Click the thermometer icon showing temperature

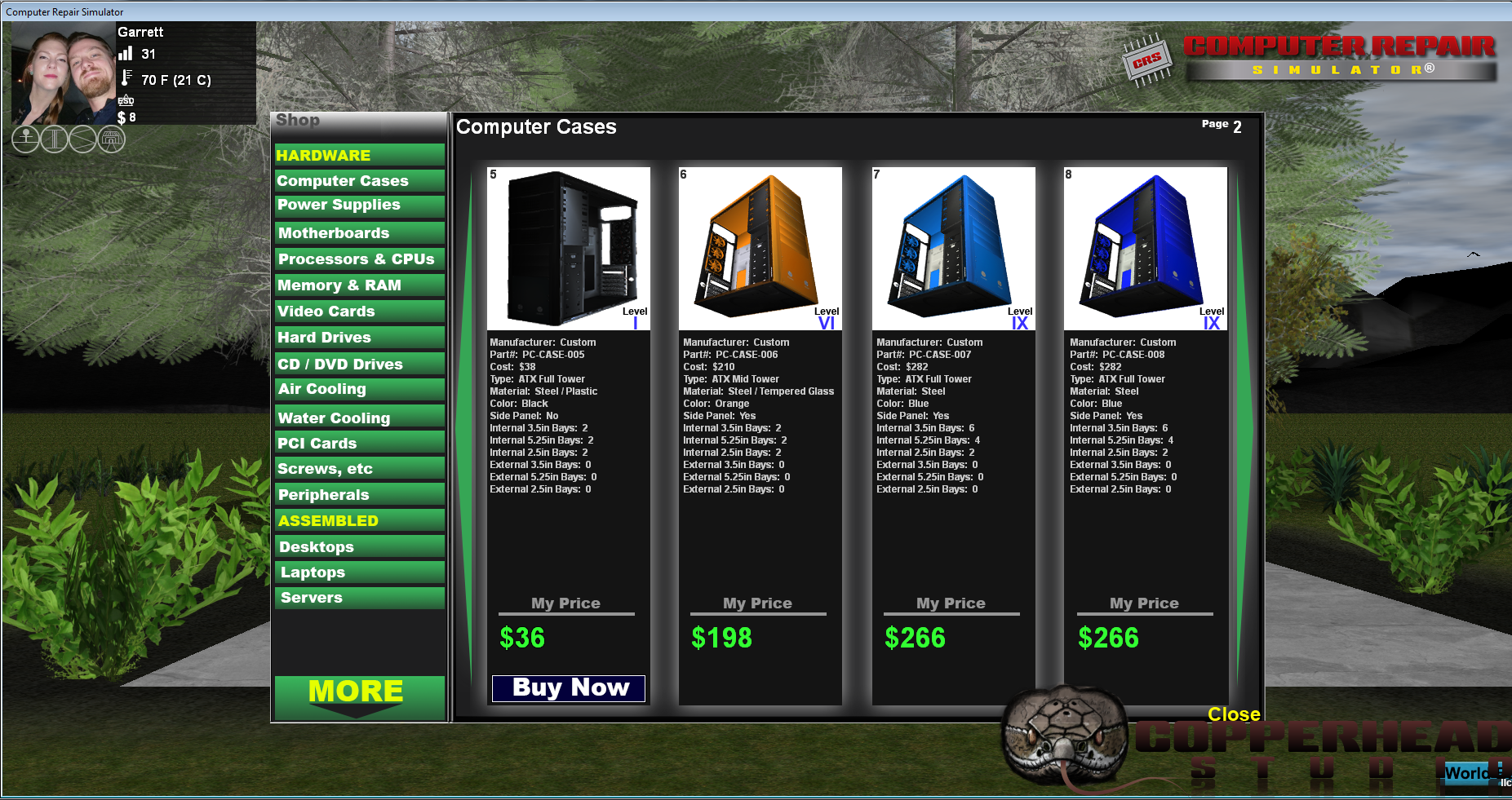[x=126, y=80]
